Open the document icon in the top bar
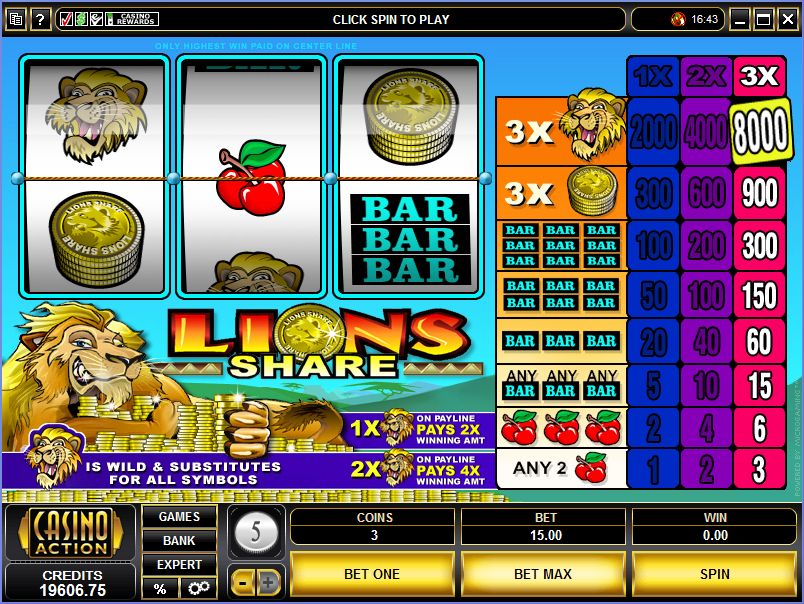This screenshot has height=604, width=804. pos(15,19)
